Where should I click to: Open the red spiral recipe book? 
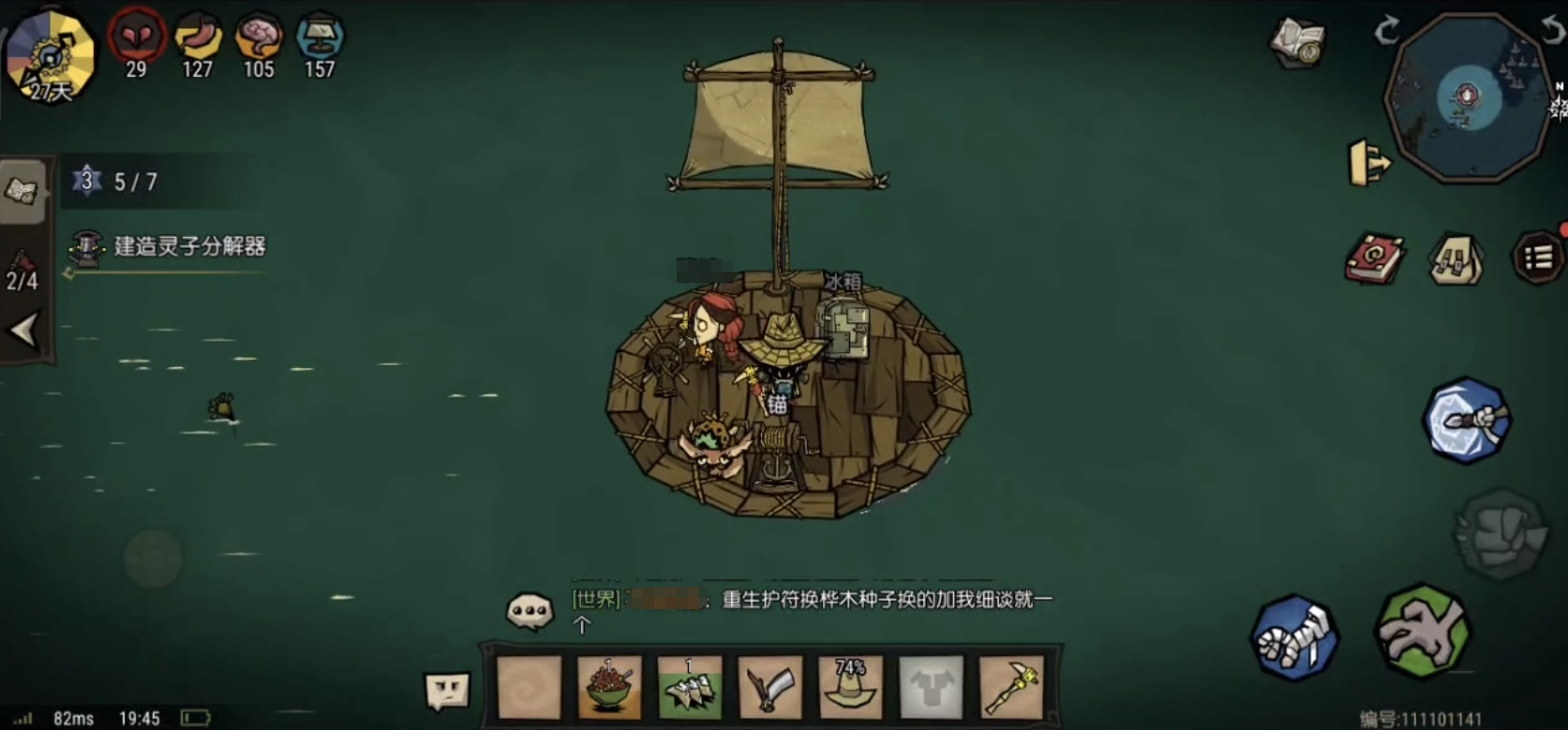click(1374, 259)
